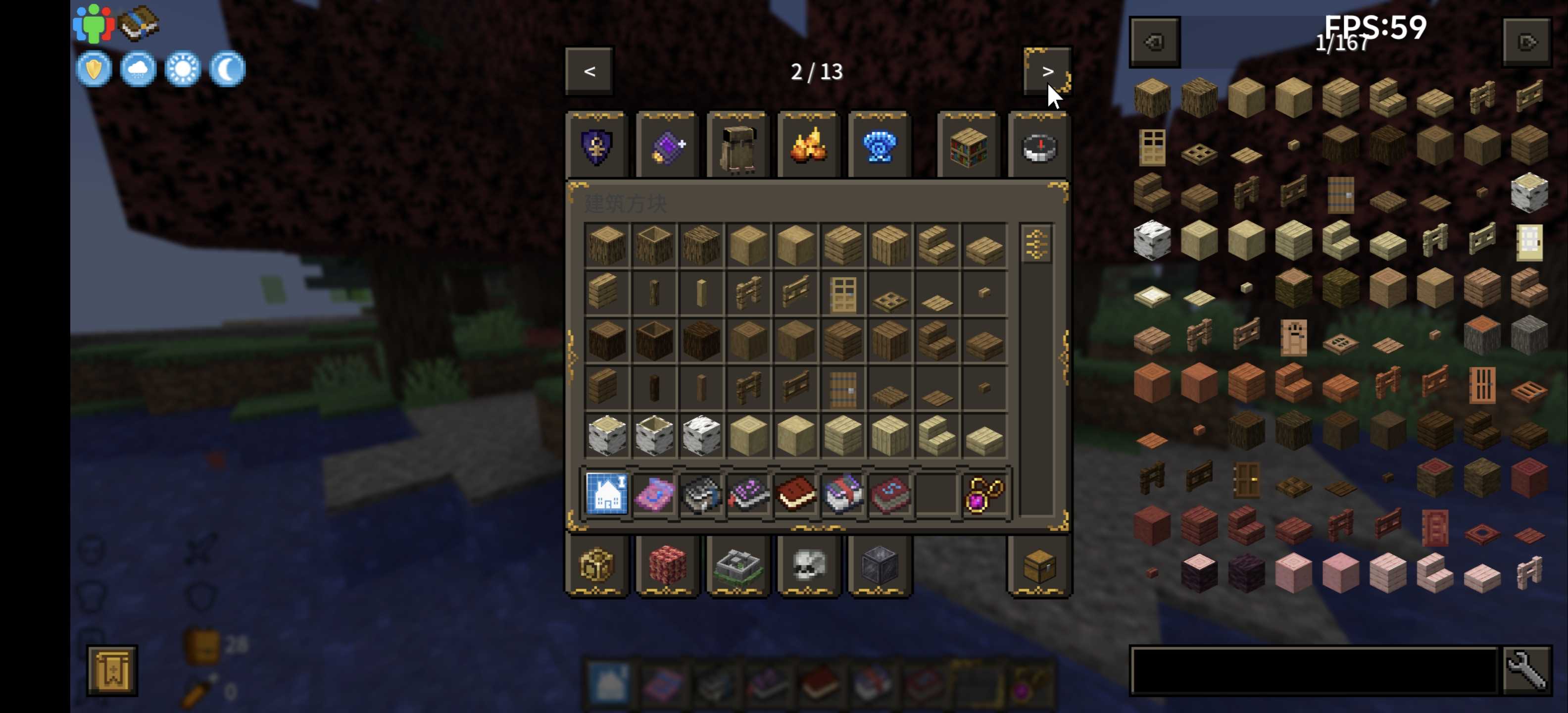
Task: Set time to night with moon icon
Action: tap(228, 69)
